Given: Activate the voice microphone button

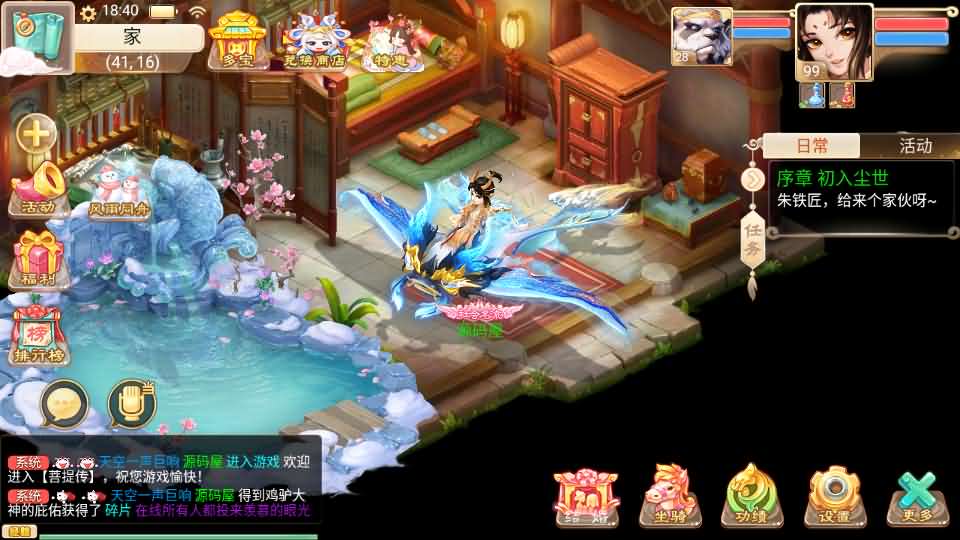Looking at the screenshot, I should [x=131, y=403].
